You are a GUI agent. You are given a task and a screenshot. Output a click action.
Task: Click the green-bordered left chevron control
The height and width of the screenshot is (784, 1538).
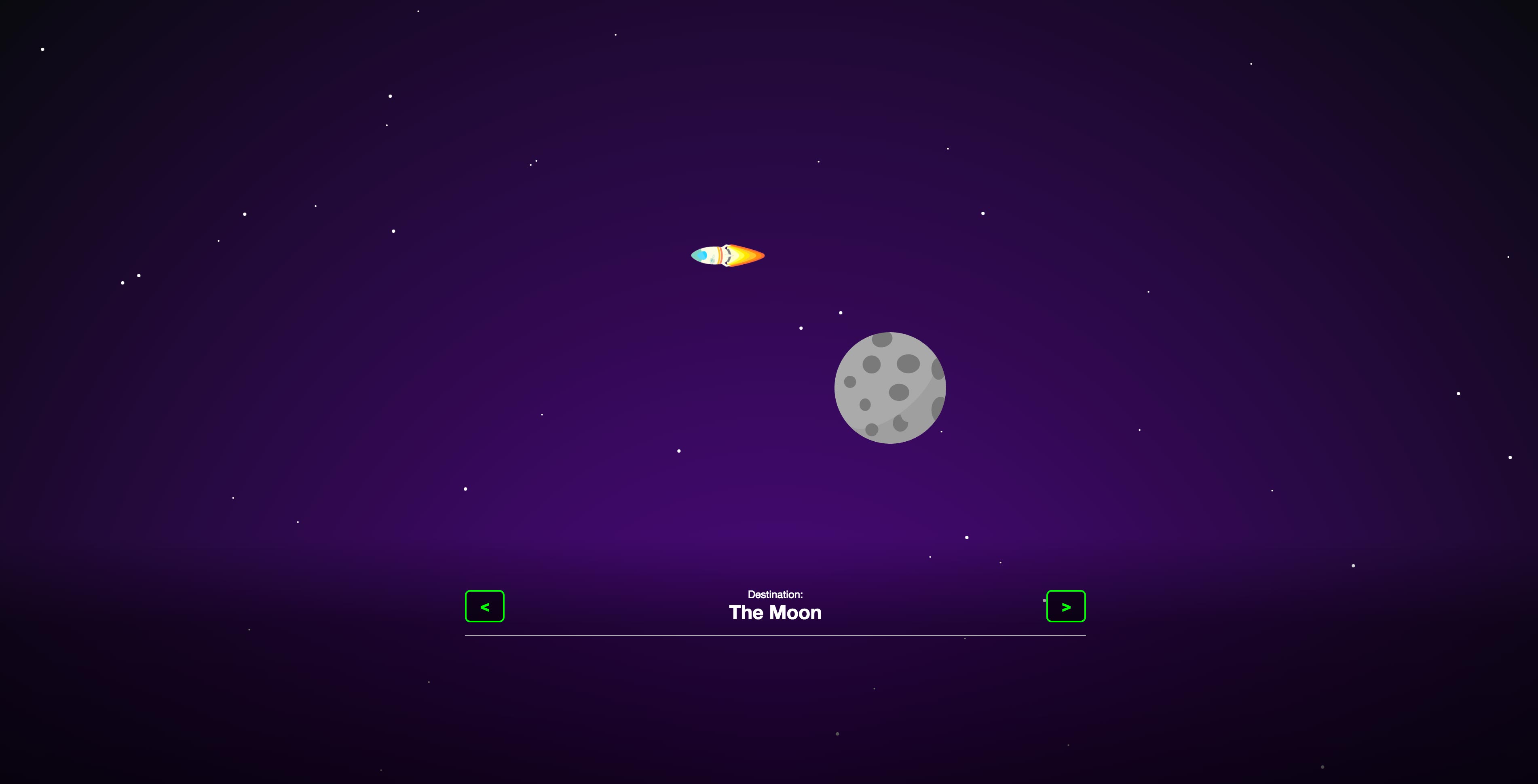pyautogui.click(x=485, y=606)
